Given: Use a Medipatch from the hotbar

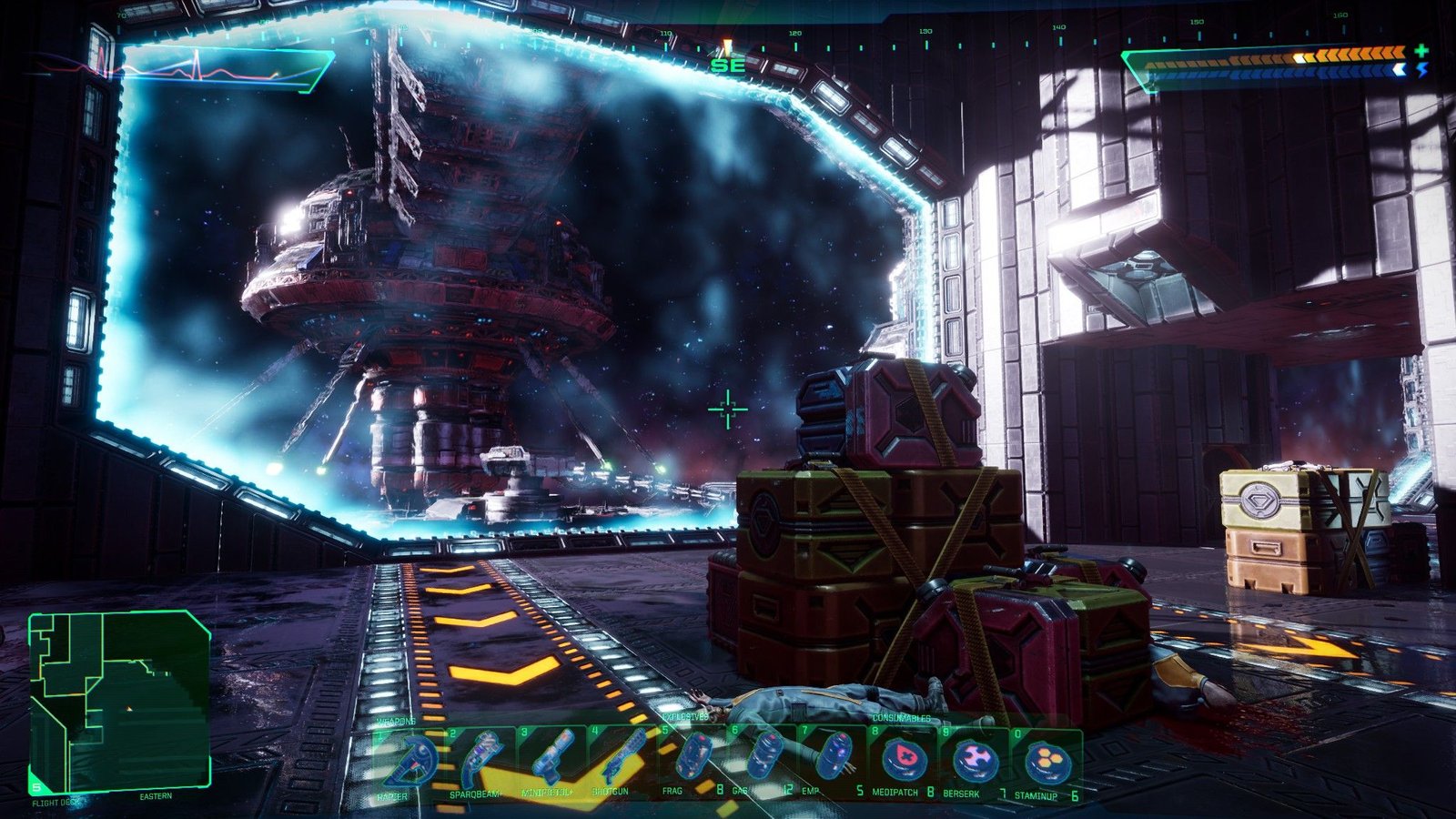Looking at the screenshot, I should point(903,762).
